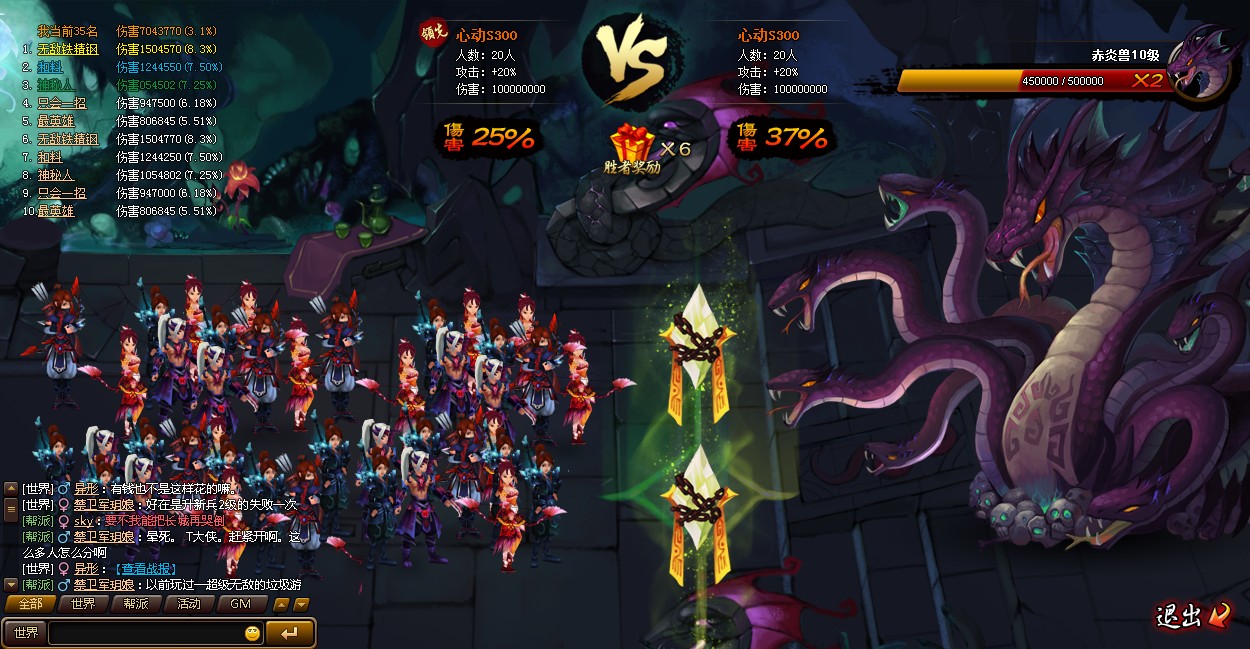This screenshot has height=649, width=1250.
Task: Click the up arrow right of the GM tab
Action: (281, 604)
